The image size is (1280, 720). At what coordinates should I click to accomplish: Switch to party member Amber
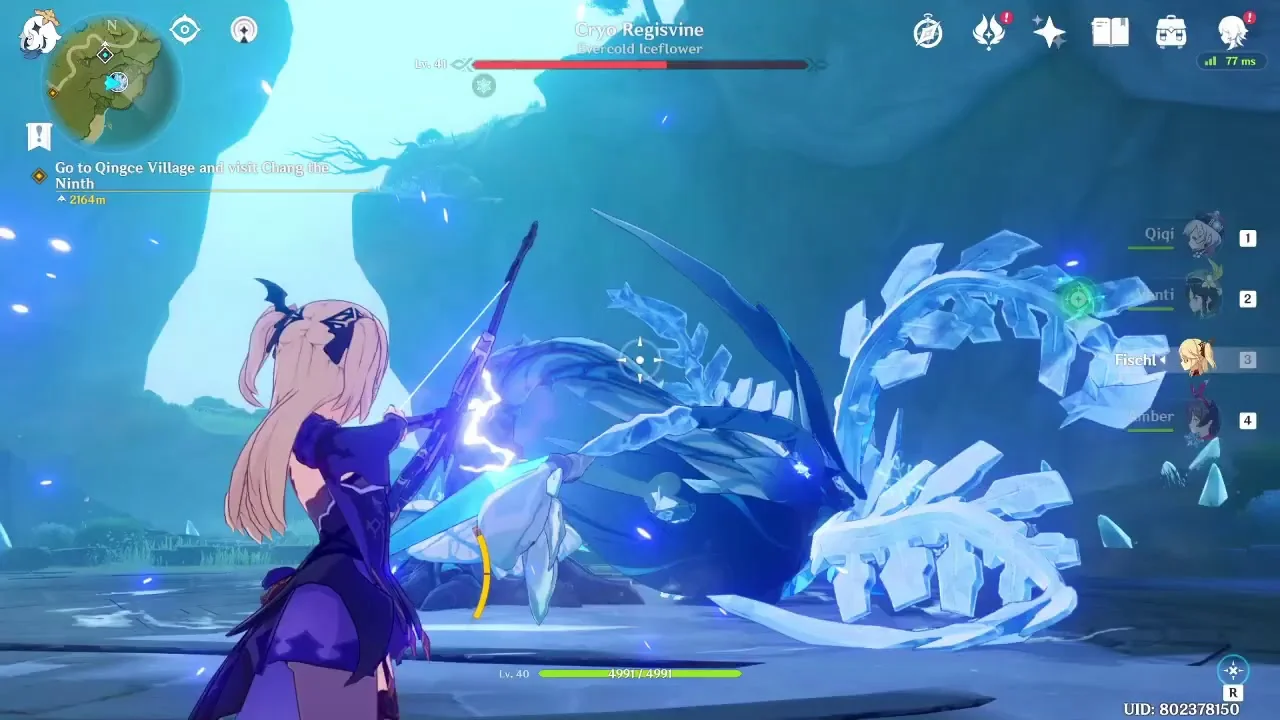coord(1202,419)
